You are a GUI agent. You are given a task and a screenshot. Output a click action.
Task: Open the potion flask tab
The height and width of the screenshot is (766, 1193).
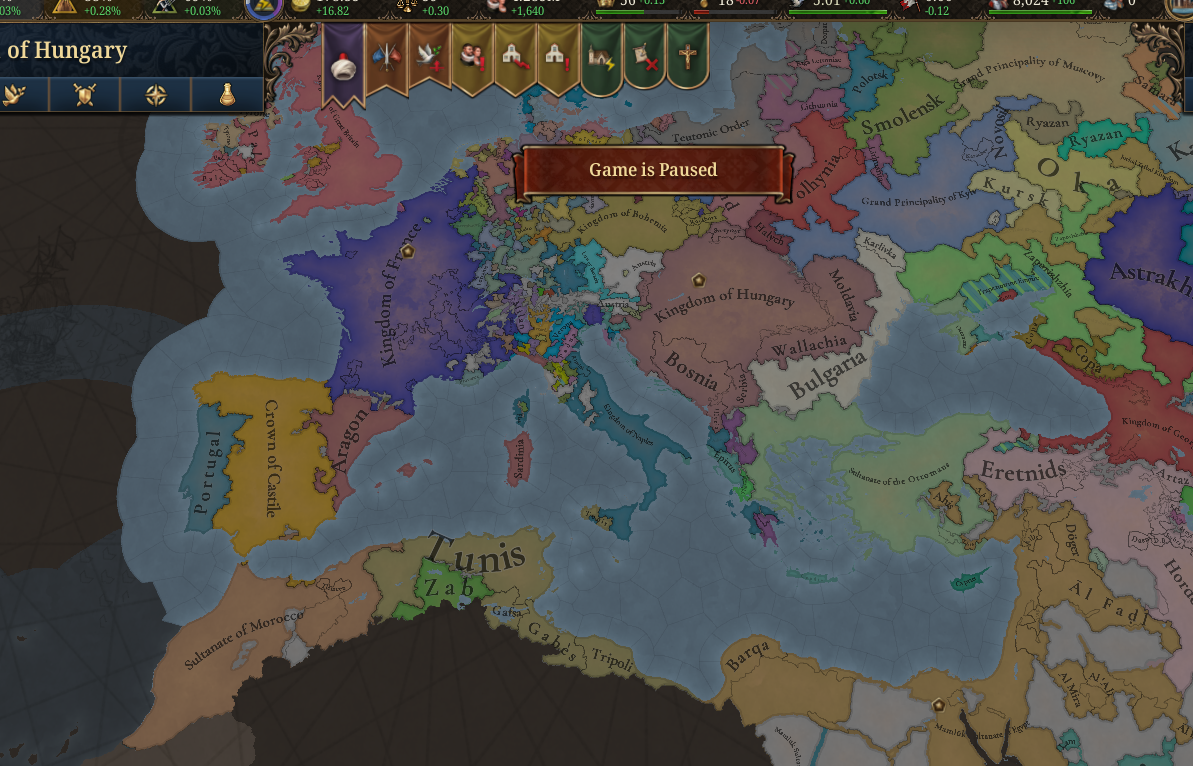pyautogui.click(x=229, y=95)
